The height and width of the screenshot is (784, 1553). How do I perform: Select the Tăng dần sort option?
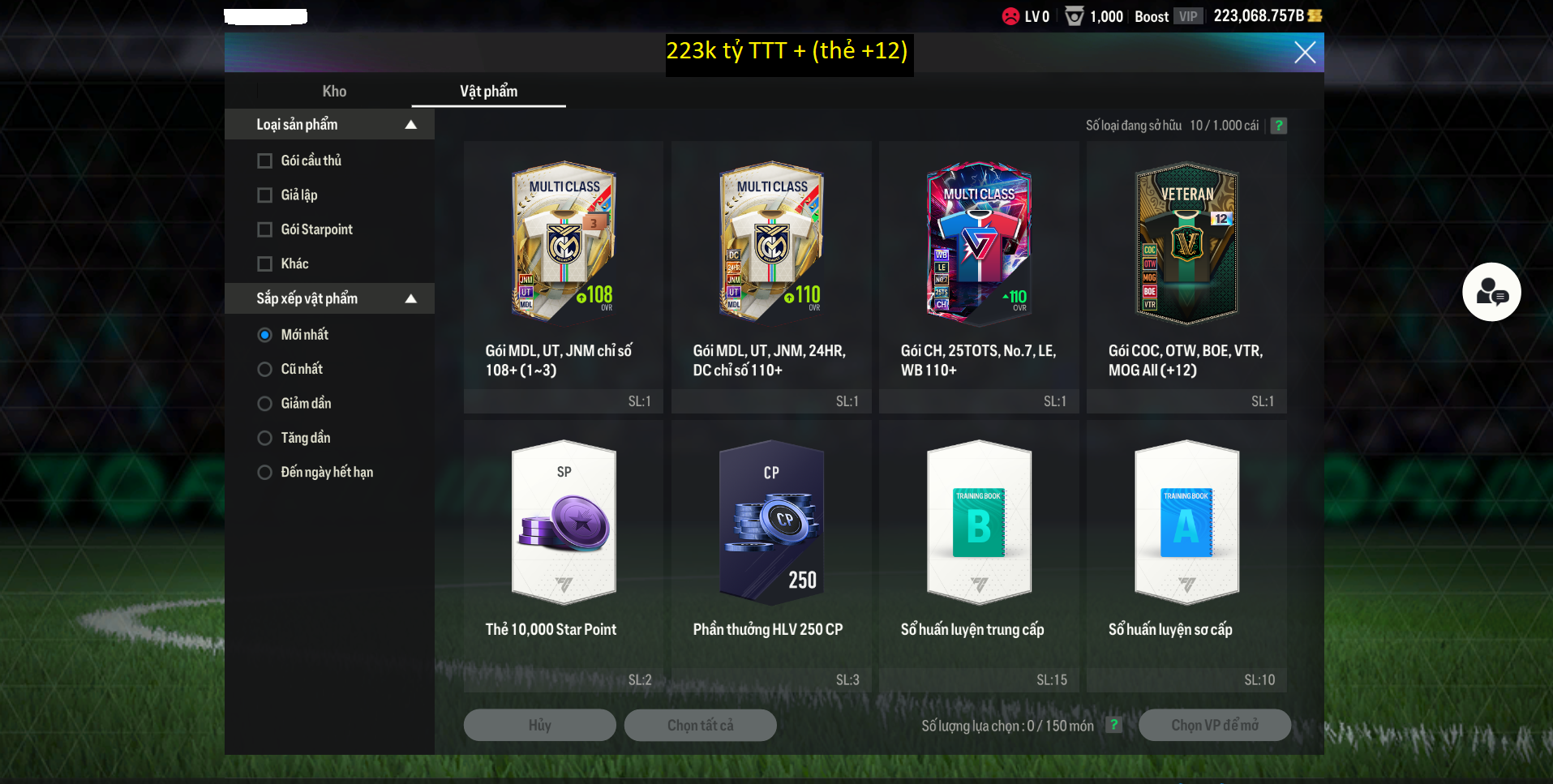[264, 439]
